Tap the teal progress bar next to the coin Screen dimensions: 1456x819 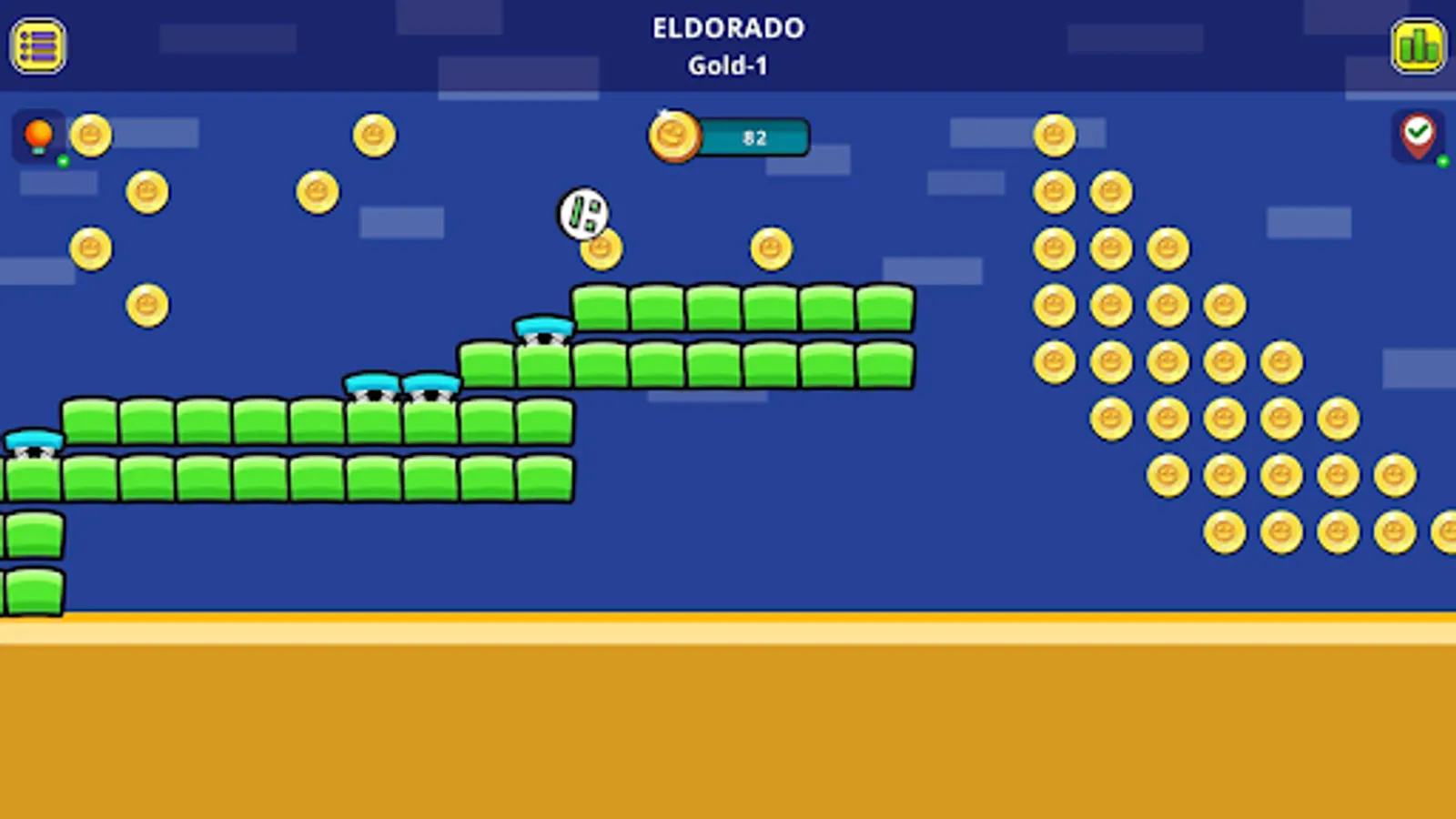point(753,137)
